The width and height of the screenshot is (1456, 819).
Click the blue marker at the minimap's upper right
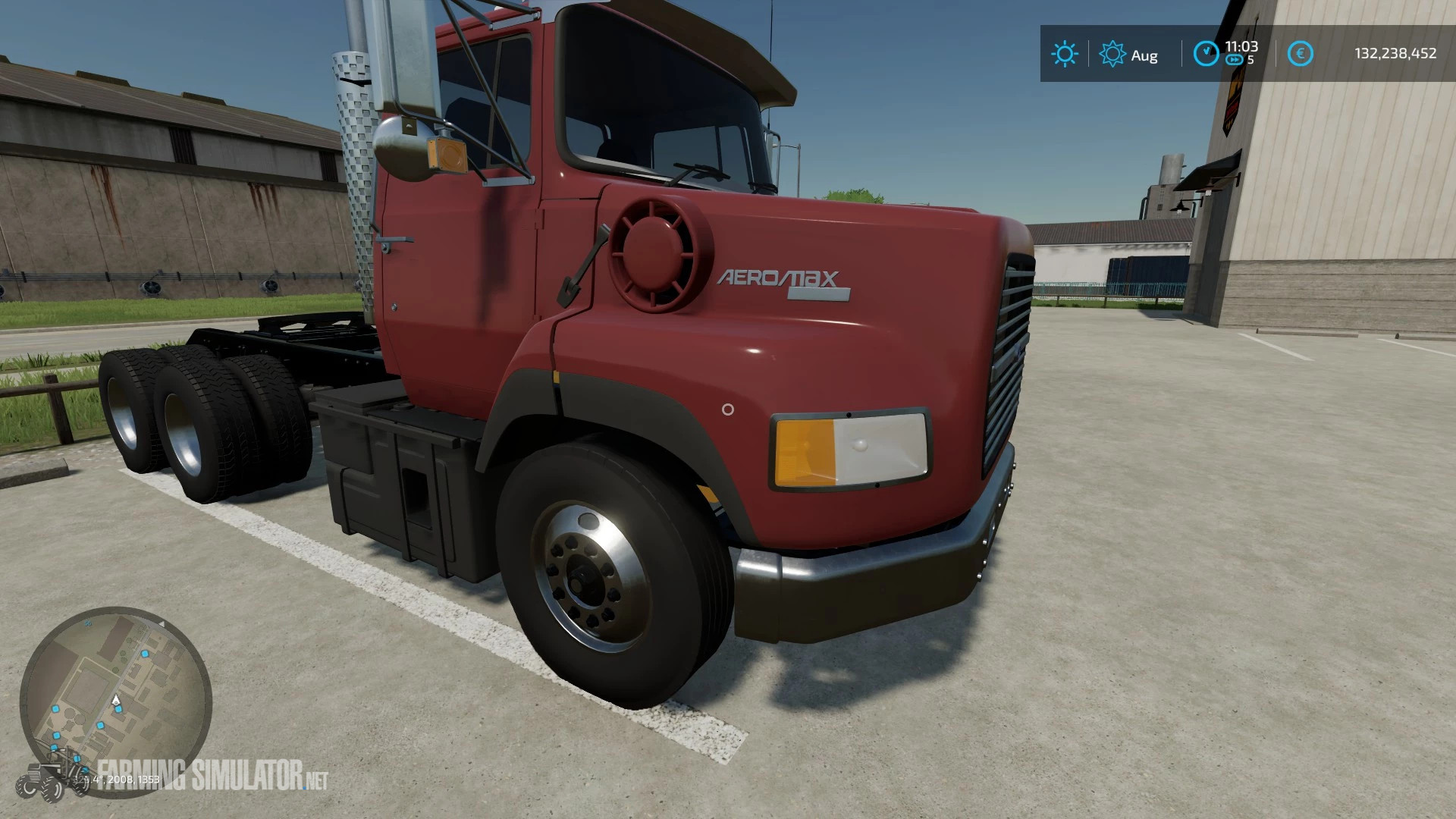click(145, 654)
